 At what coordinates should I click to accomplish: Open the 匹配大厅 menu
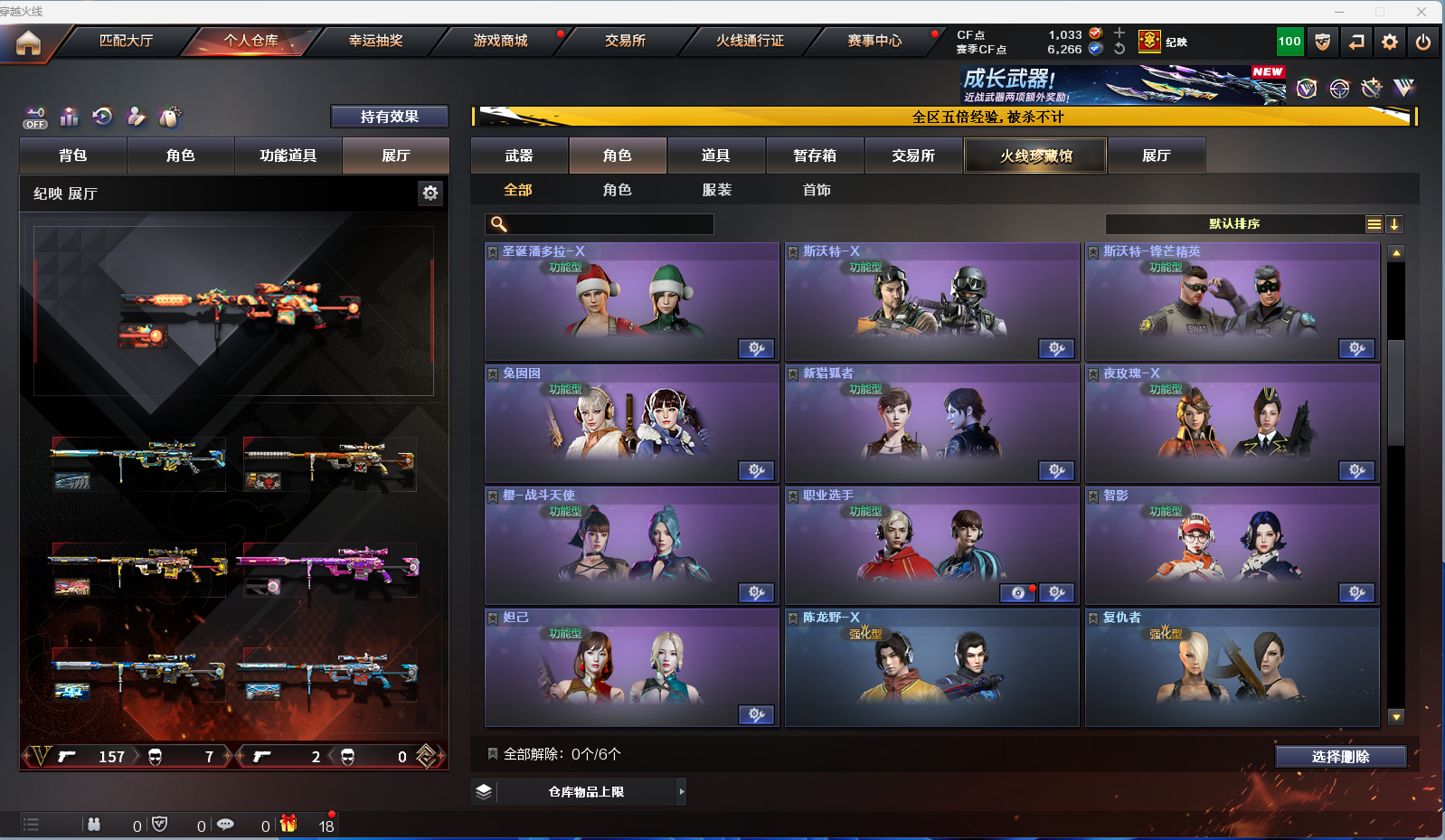pos(126,41)
